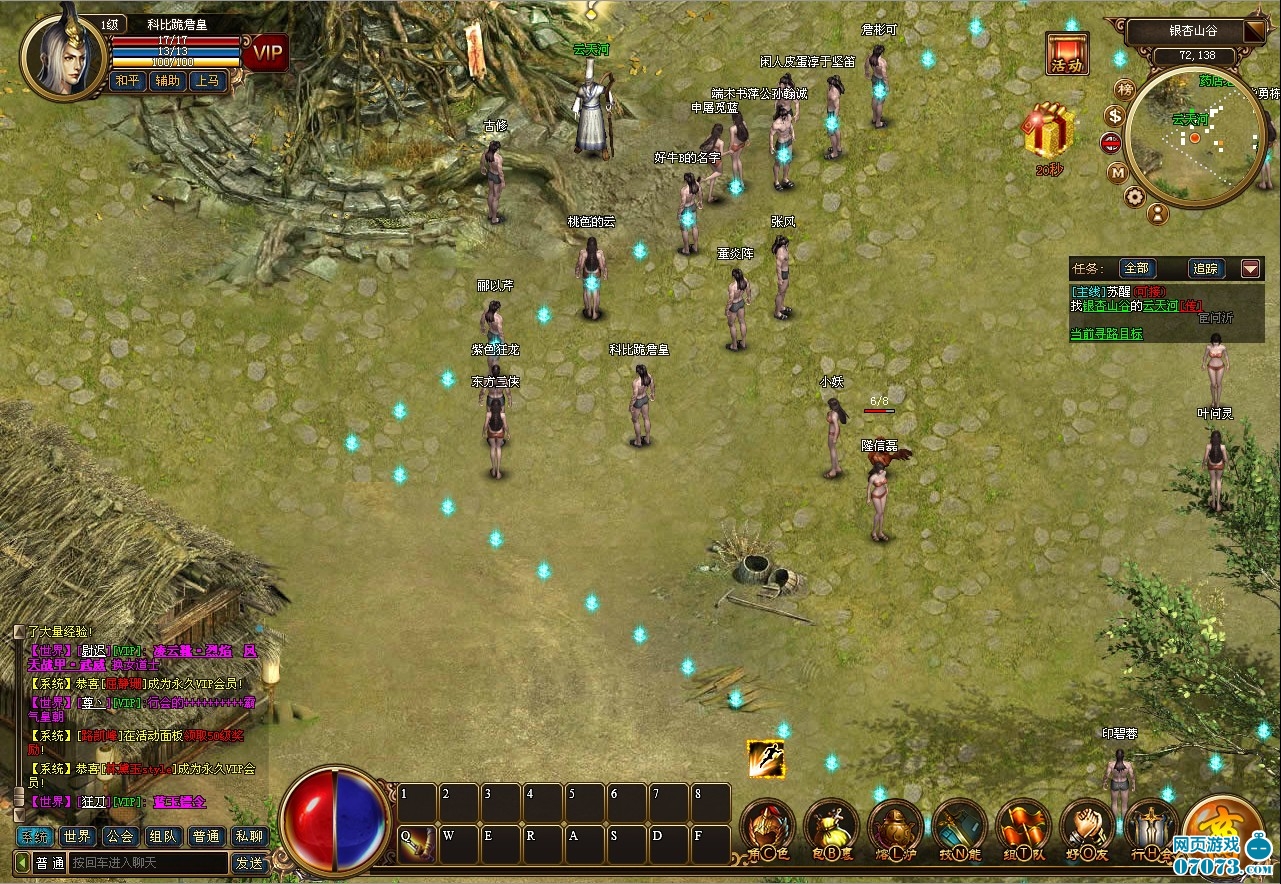Open the world map with M button
The image size is (1281, 884).
(x=1118, y=172)
